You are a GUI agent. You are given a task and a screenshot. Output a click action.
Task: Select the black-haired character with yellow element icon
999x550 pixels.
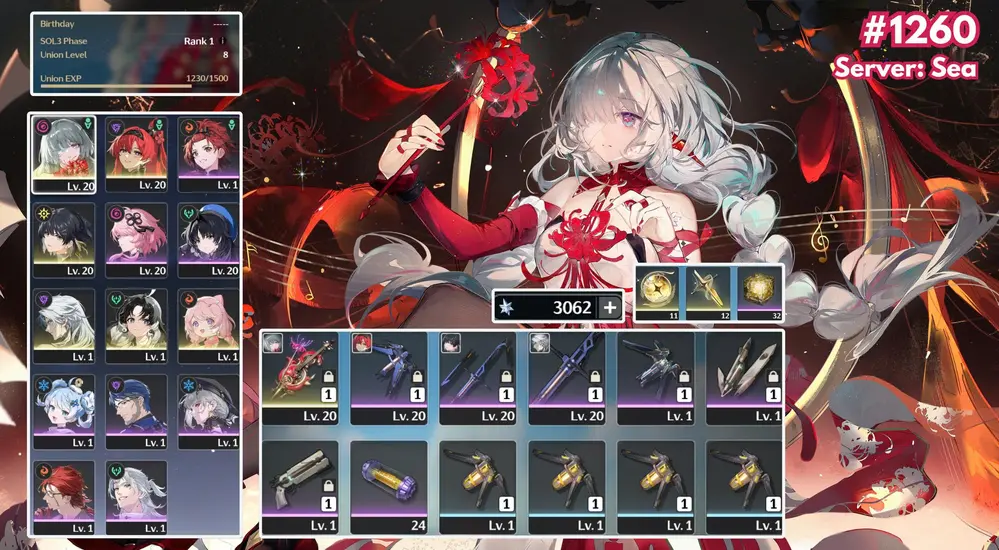click(x=64, y=240)
